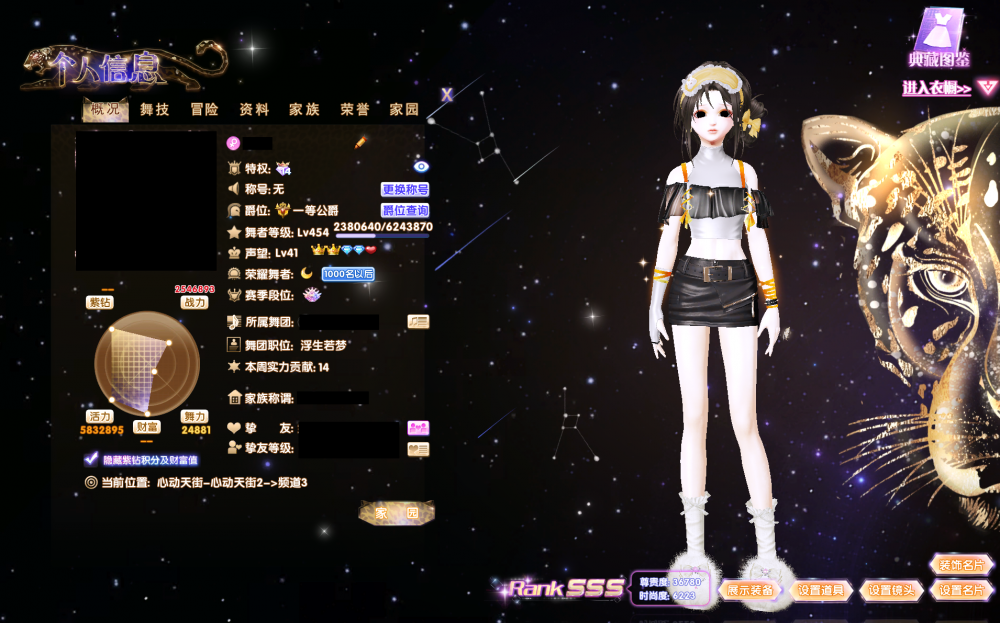Switch to the 舞技 tab
The width and height of the screenshot is (1000, 623).
[x=155, y=110]
